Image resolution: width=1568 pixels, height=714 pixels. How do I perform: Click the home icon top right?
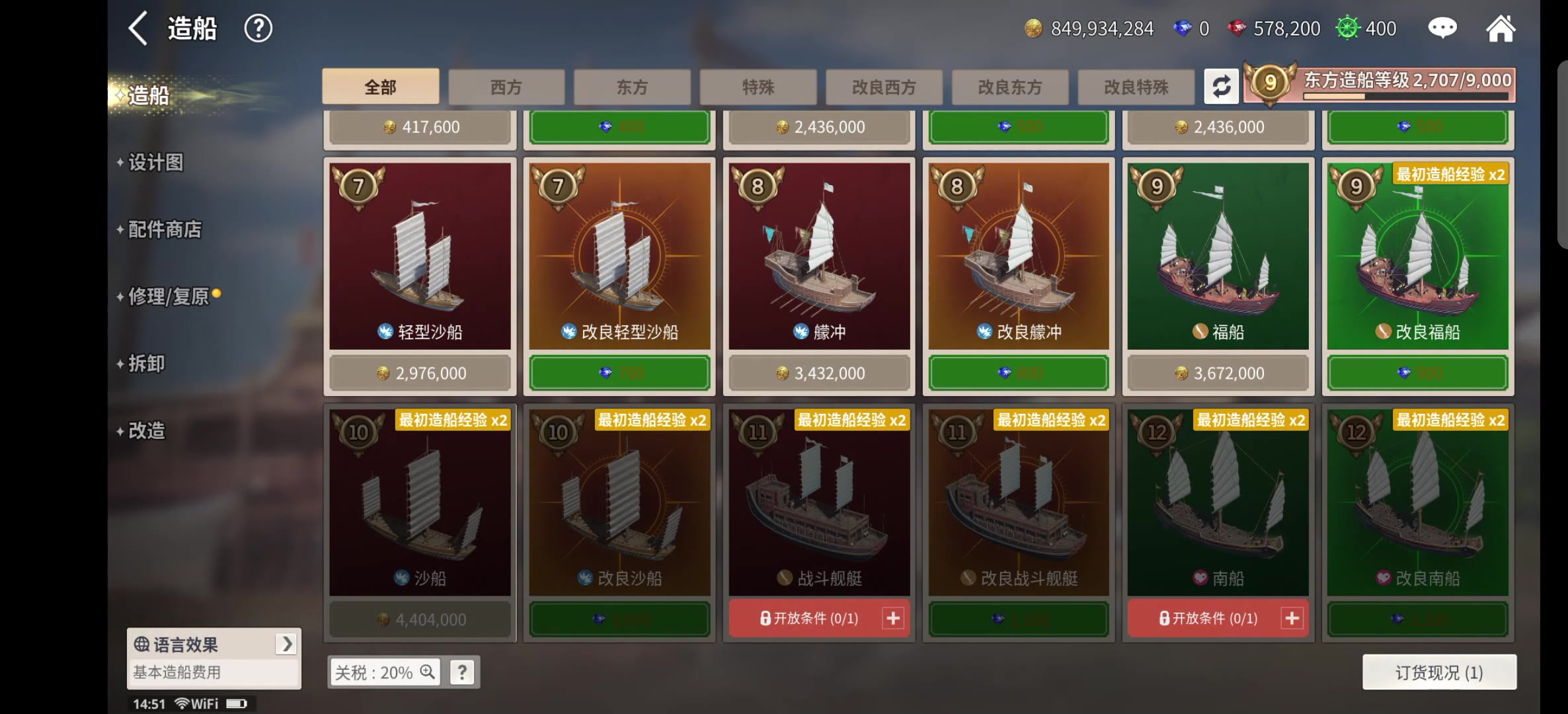pos(1501,28)
